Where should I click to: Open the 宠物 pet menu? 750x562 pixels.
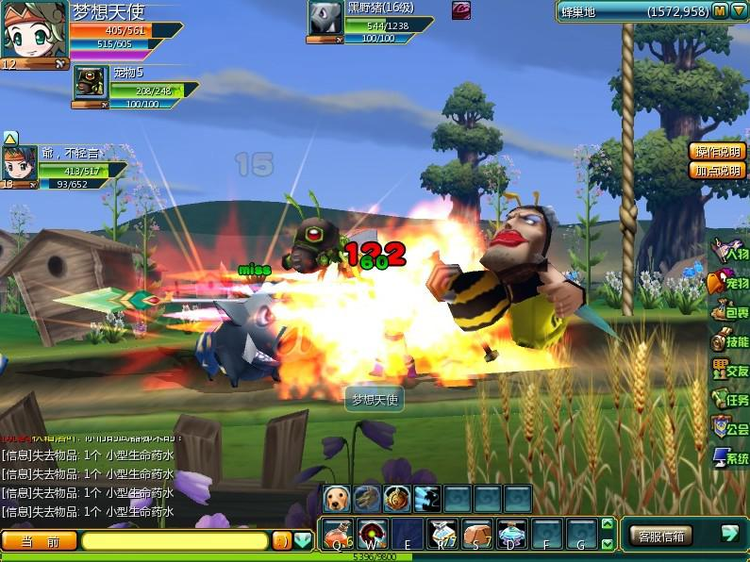[730, 283]
